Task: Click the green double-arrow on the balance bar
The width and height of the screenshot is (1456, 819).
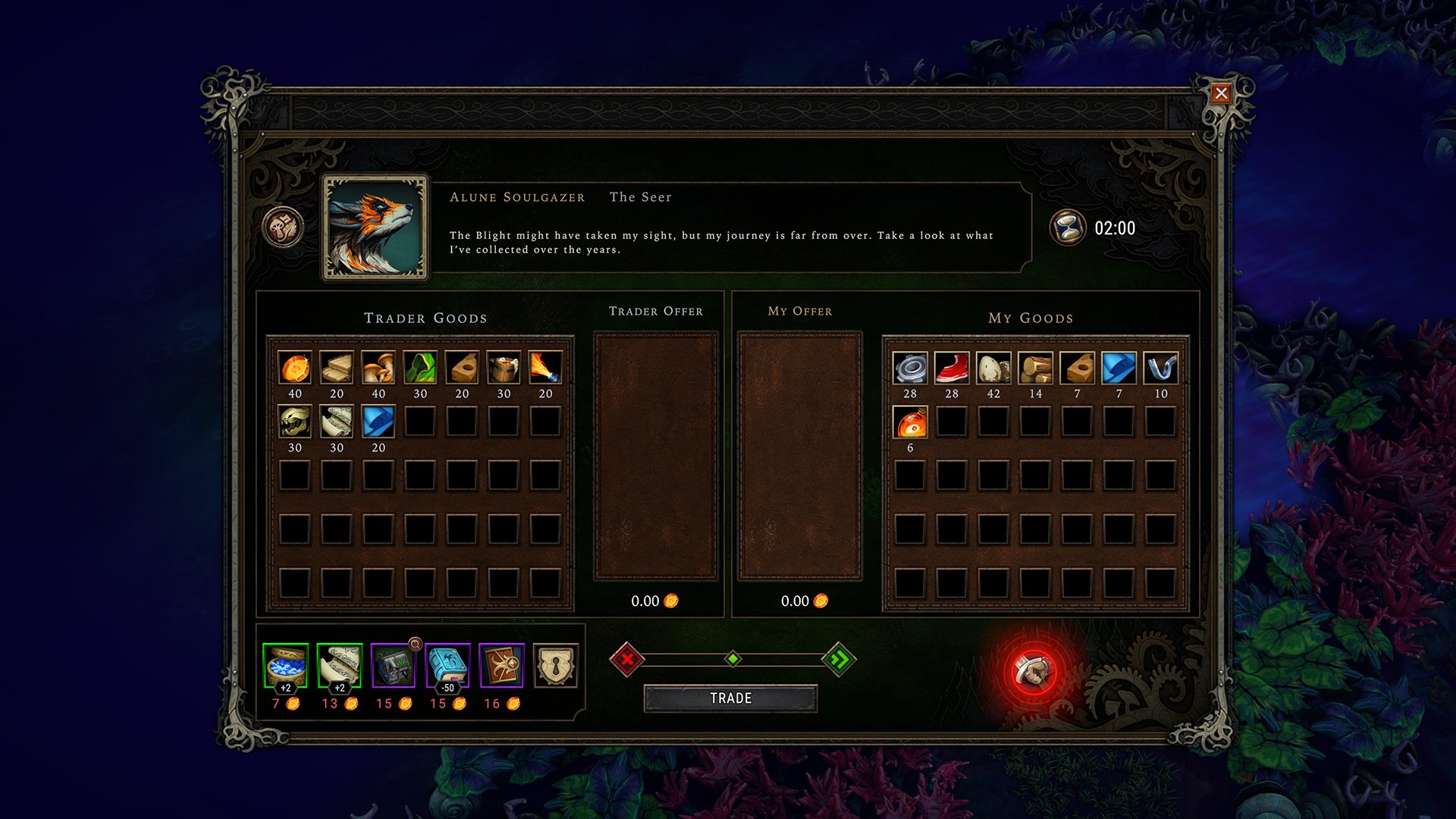Action: pyautogui.click(x=839, y=659)
